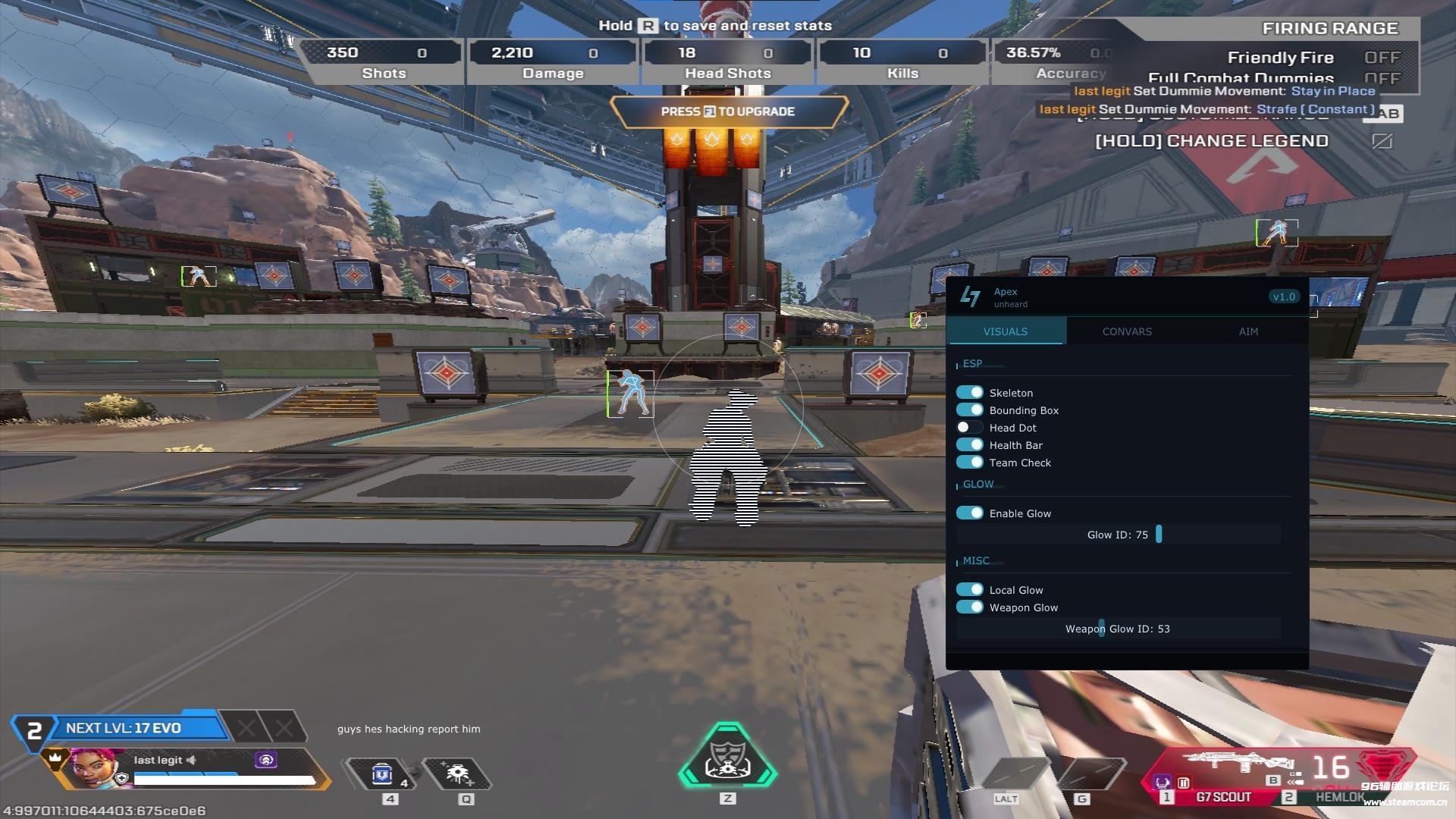This screenshot has height=819, width=1456.
Task: Enable the Head Dot toggle
Action: pos(970,427)
